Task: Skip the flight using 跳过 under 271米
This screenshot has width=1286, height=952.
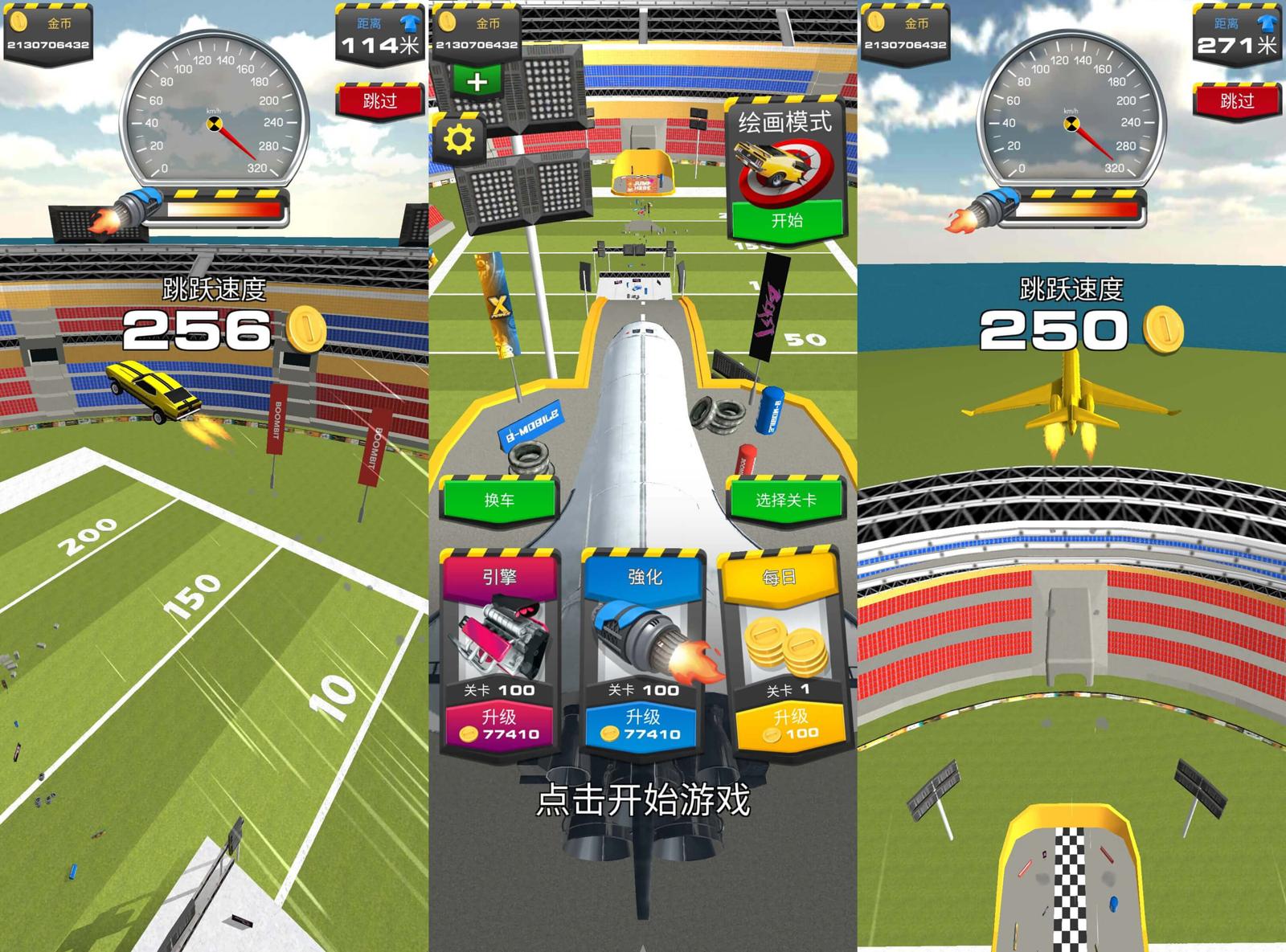Action: click(1236, 100)
